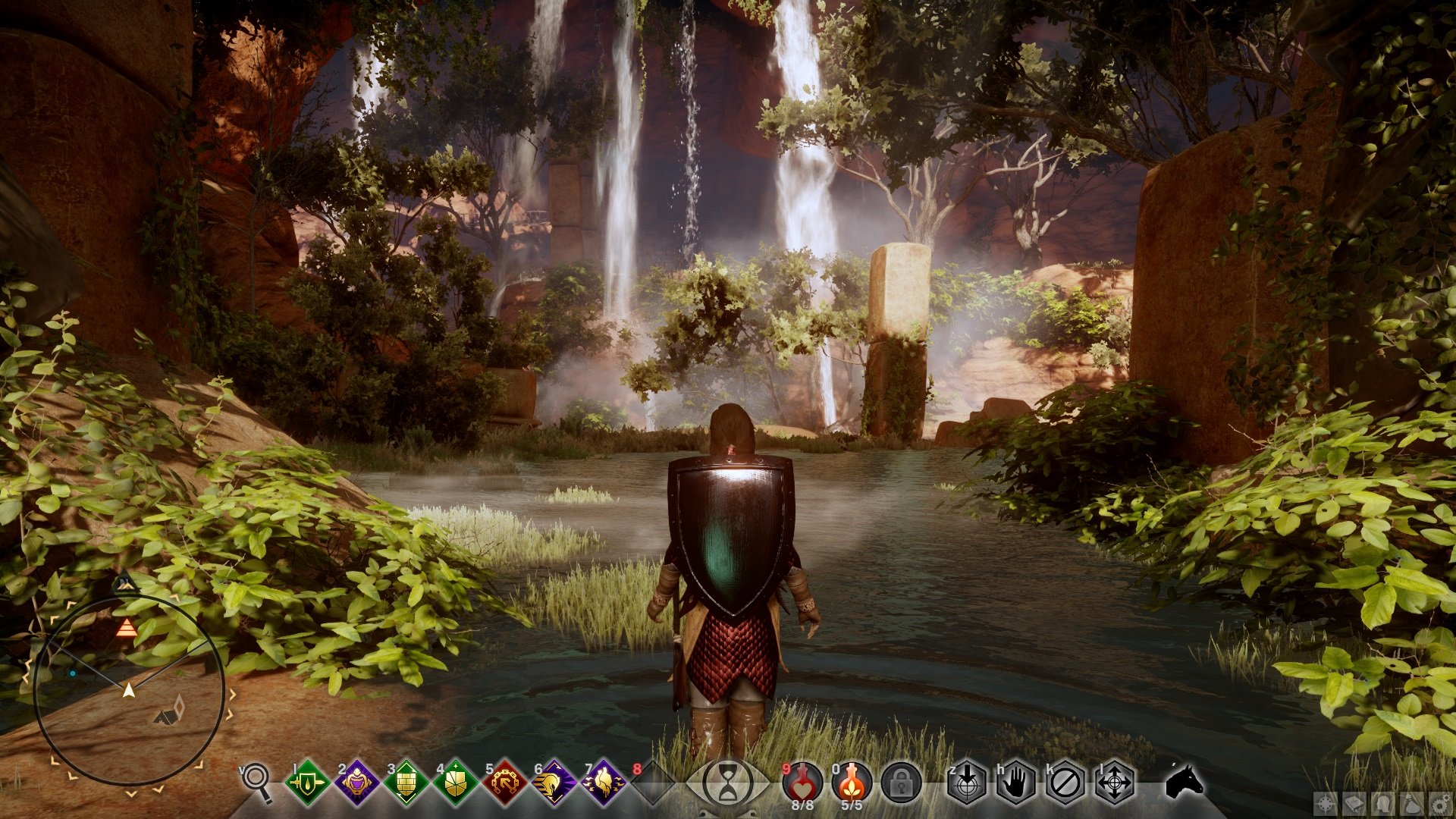This screenshot has height=819, width=1456.
Task: Trigger the golden fist ability in slot seven
Action: 604,782
